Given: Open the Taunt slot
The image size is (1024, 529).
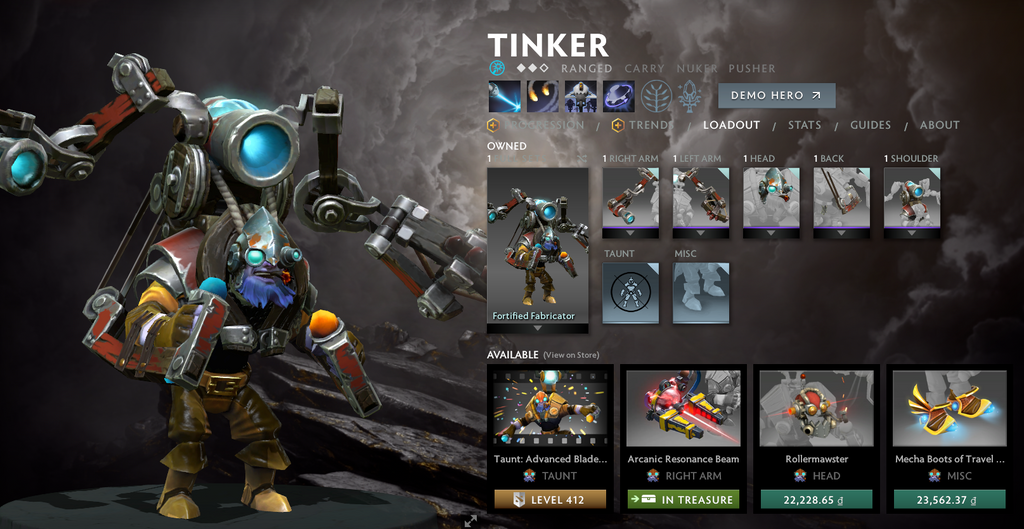Looking at the screenshot, I should point(631,293).
